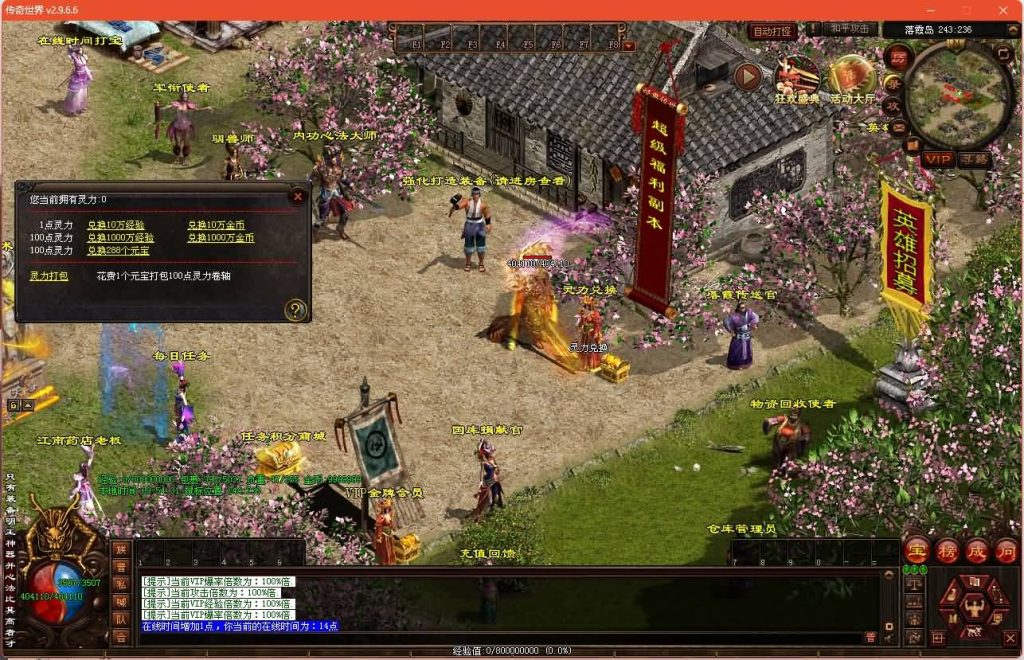Toggle the 自动打怪 button
The width and height of the screenshot is (1024, 660).
772,31
